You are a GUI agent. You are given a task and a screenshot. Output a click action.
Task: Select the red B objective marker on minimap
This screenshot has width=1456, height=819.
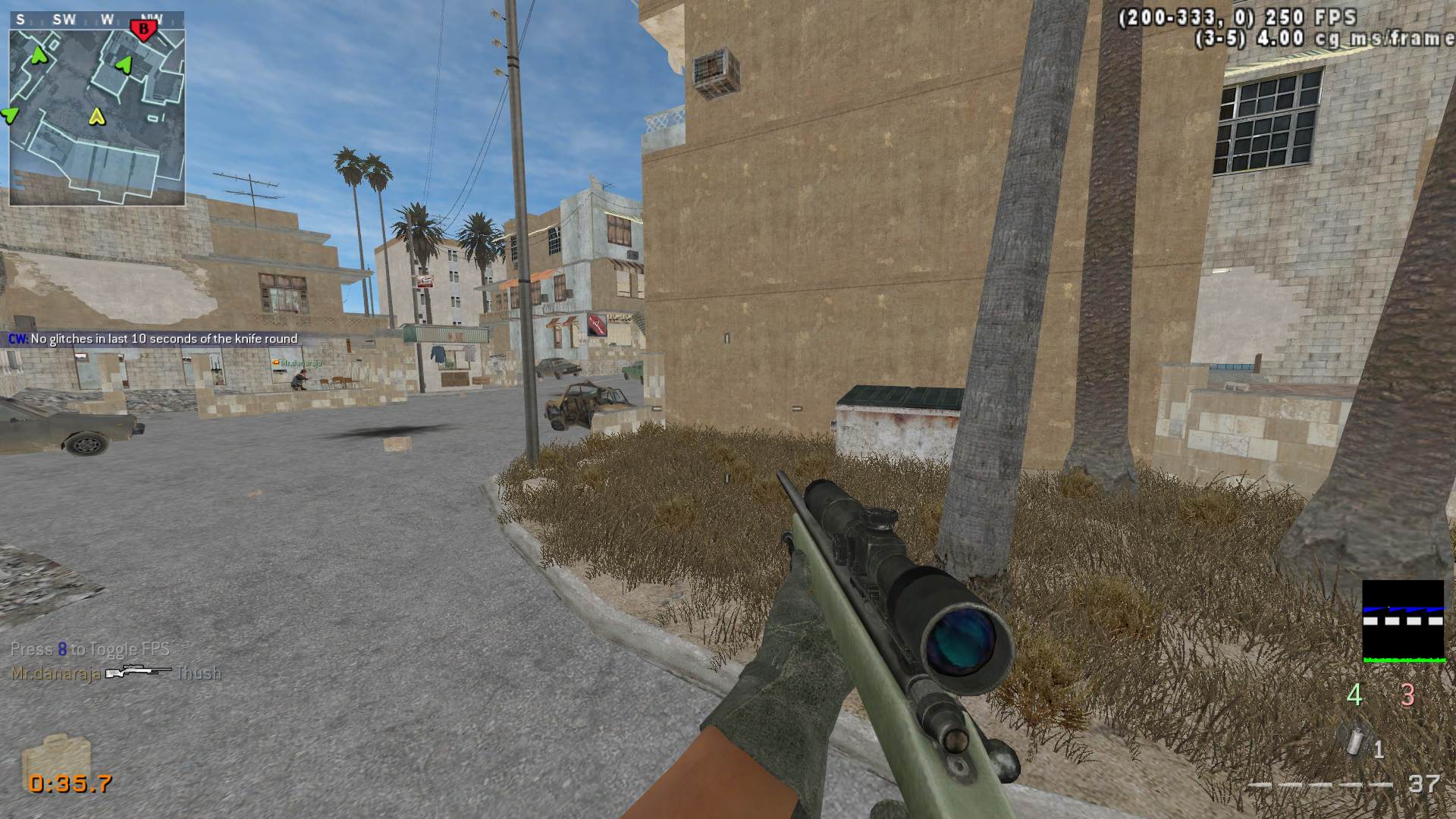click(x=143, y=30)
